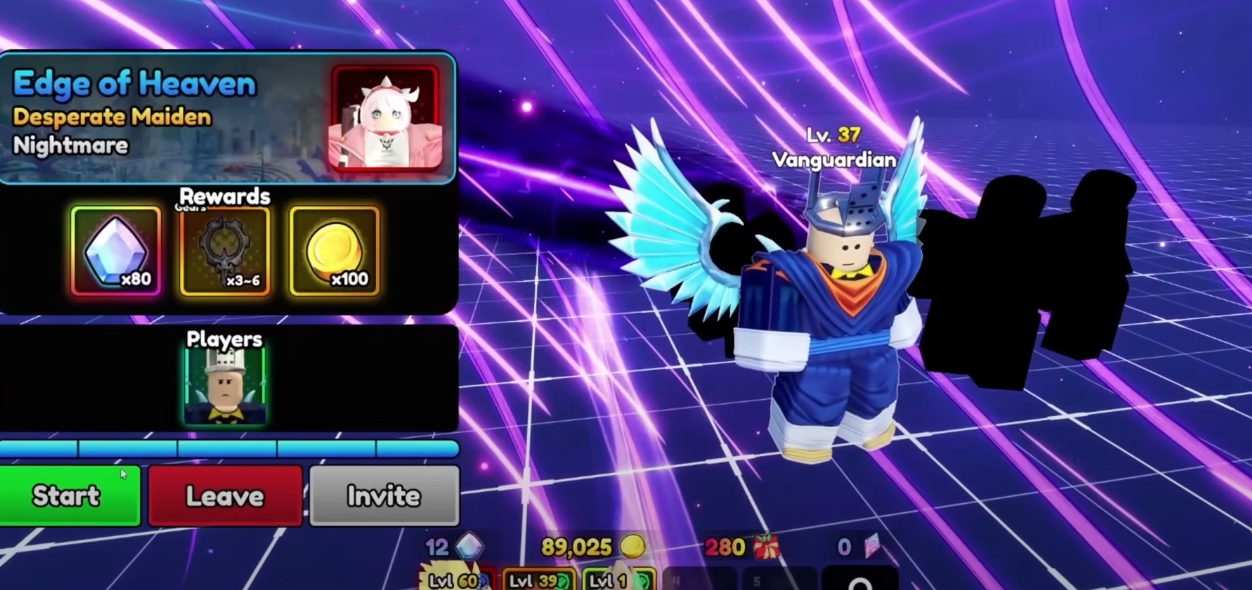Start the Edge of Heaven match

(69, 495)
